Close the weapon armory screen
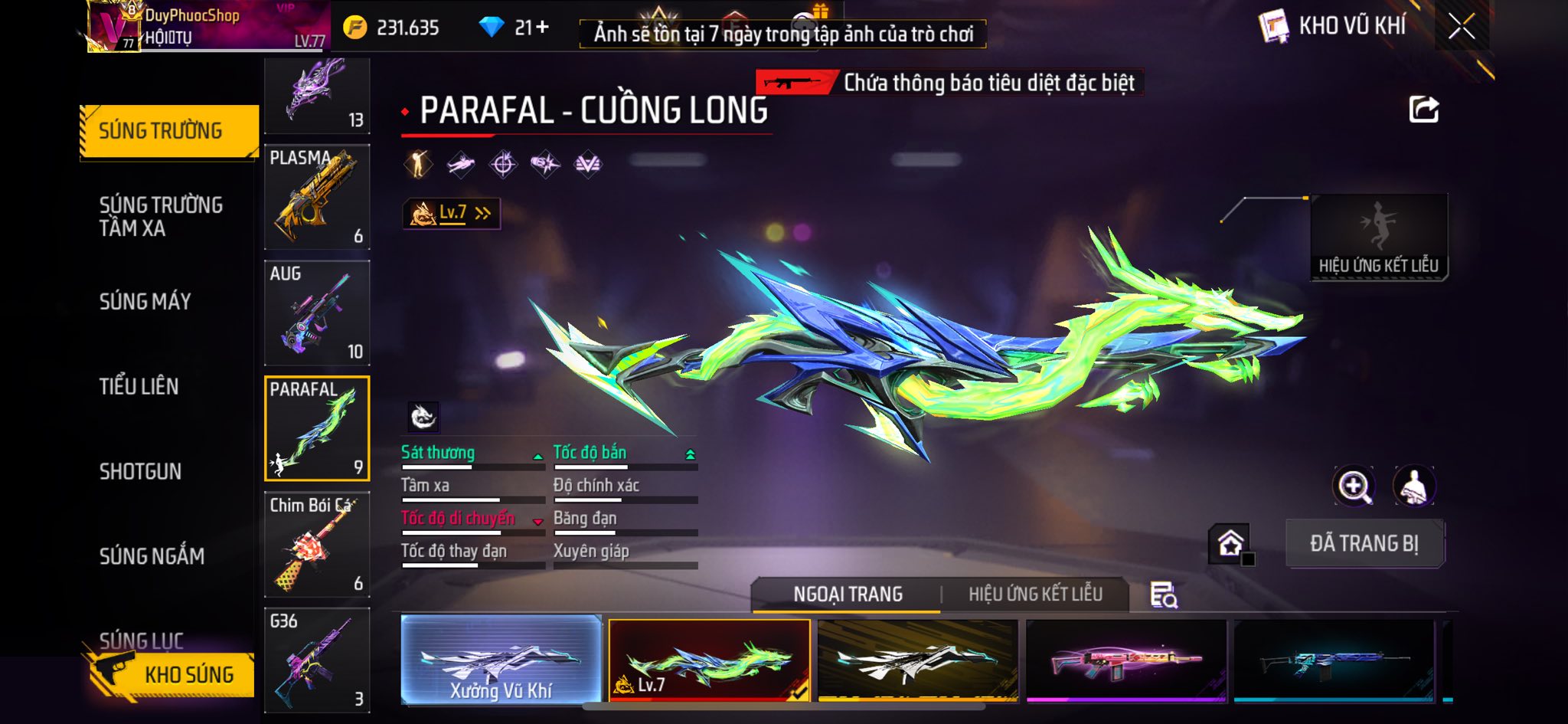This screenshot has width=1568, height=724. click(1461, 28)
